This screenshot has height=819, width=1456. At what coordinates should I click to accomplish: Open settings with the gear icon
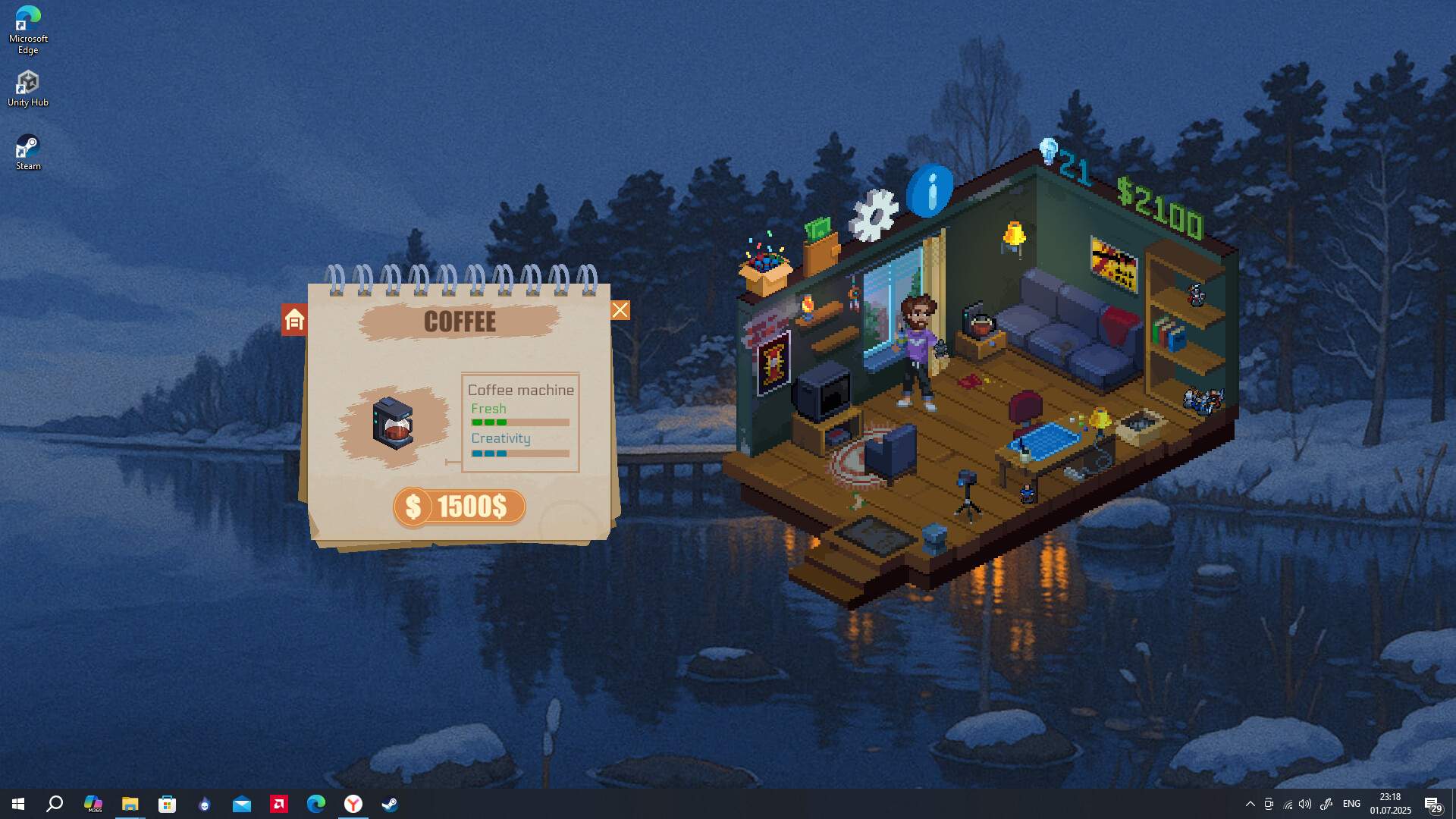874,215
